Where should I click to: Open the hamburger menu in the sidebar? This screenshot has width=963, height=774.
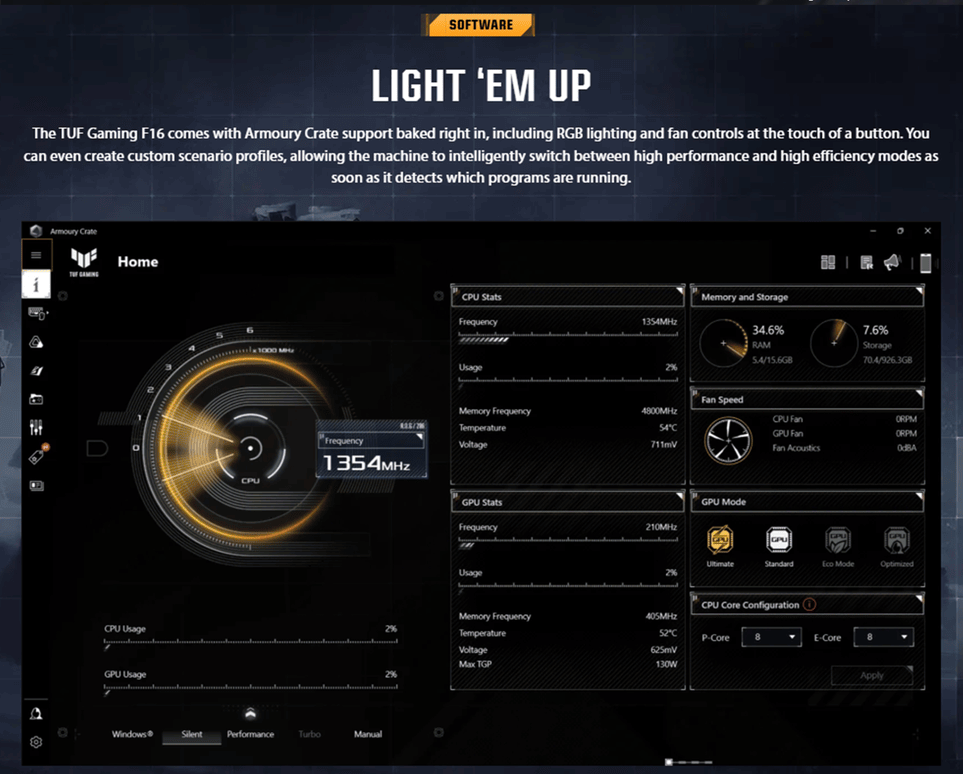[x=36, y=255]
